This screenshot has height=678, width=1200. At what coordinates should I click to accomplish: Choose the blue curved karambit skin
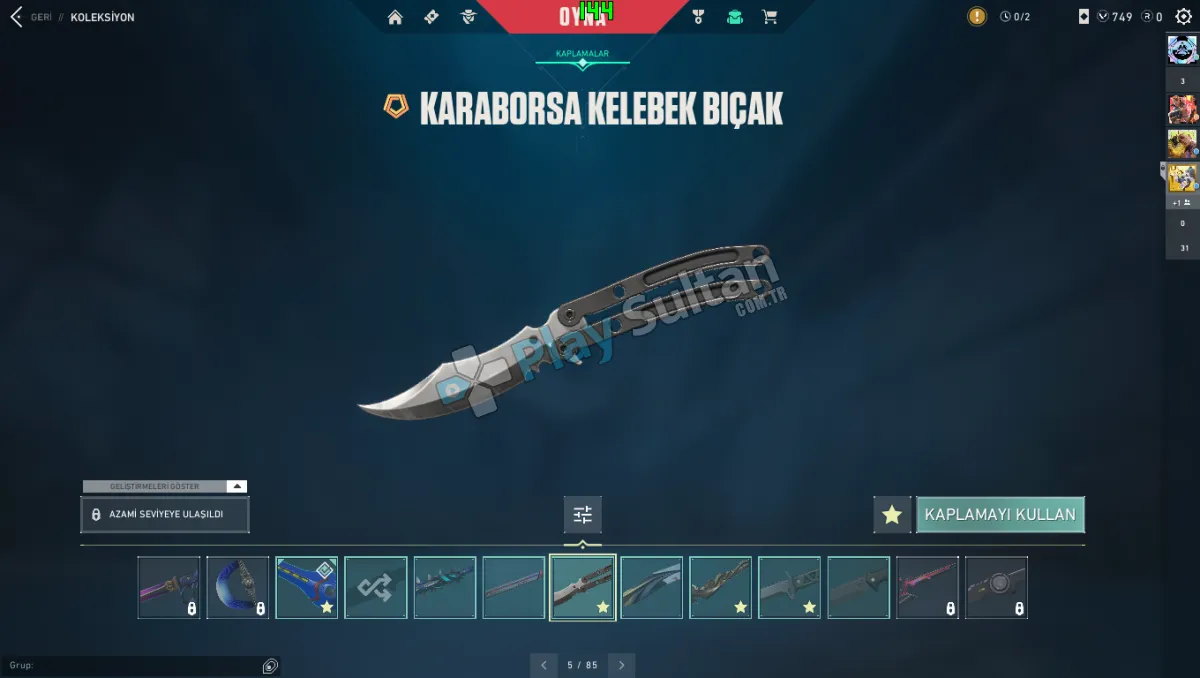[238, 588]
